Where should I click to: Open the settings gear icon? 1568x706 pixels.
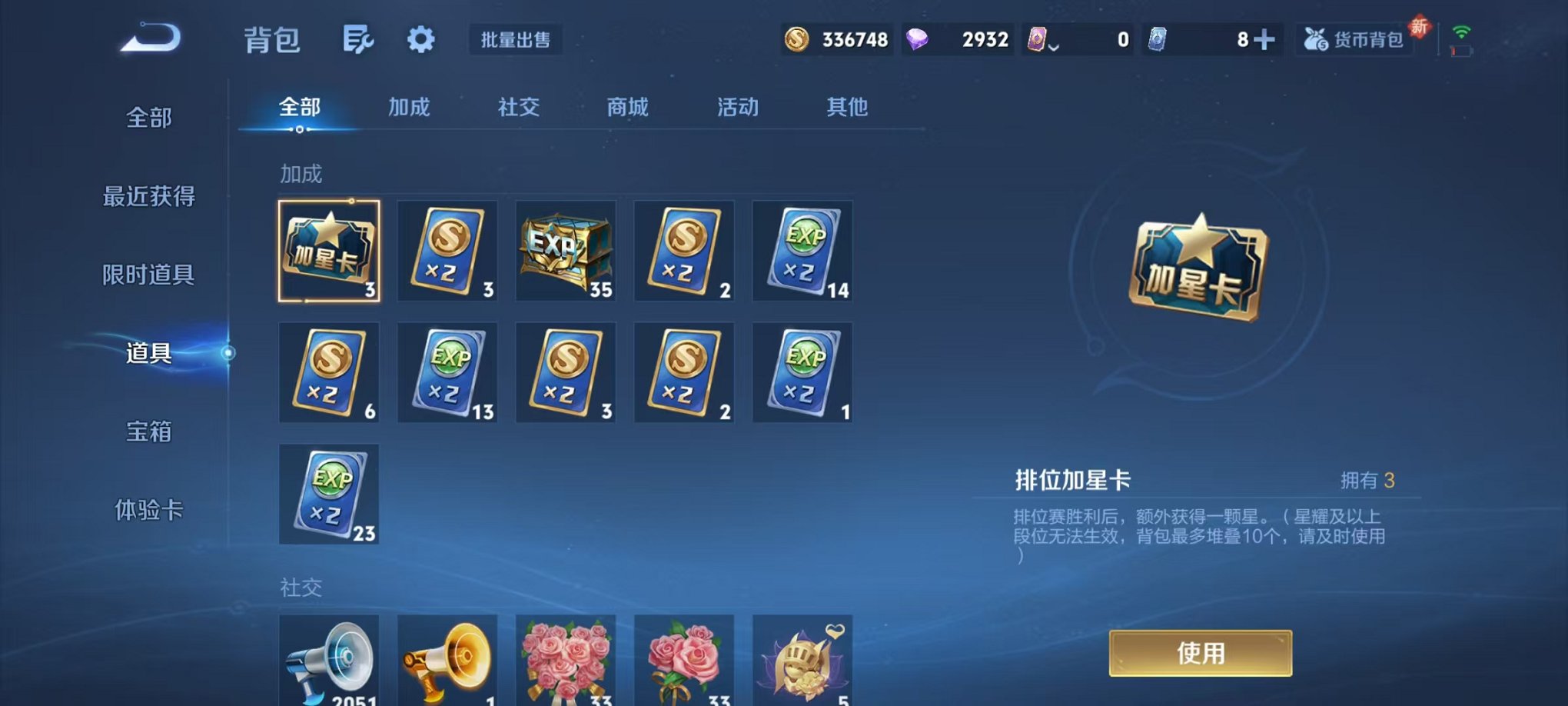click(420, 38)
